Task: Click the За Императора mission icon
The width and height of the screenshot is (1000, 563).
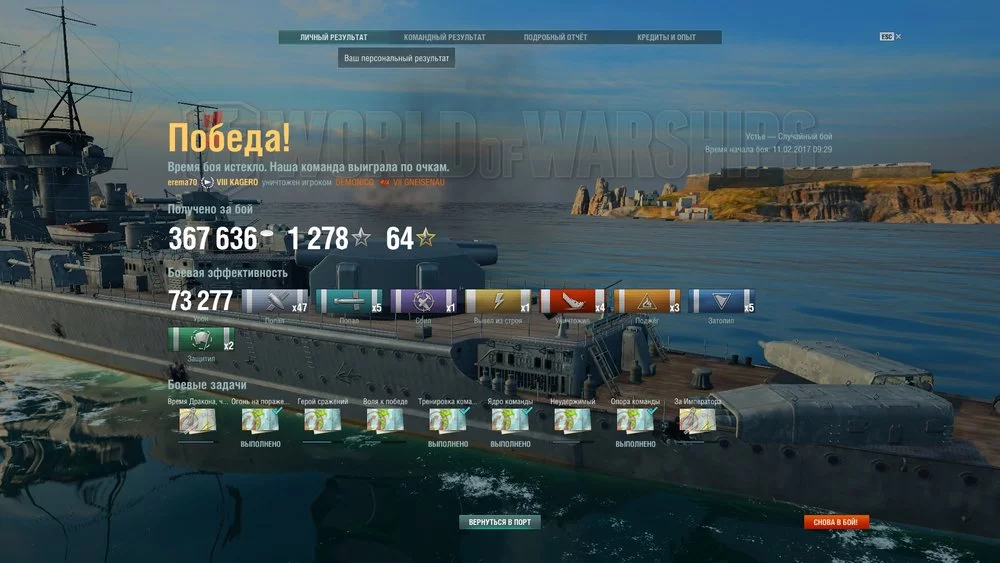Action: click(697, 421)
